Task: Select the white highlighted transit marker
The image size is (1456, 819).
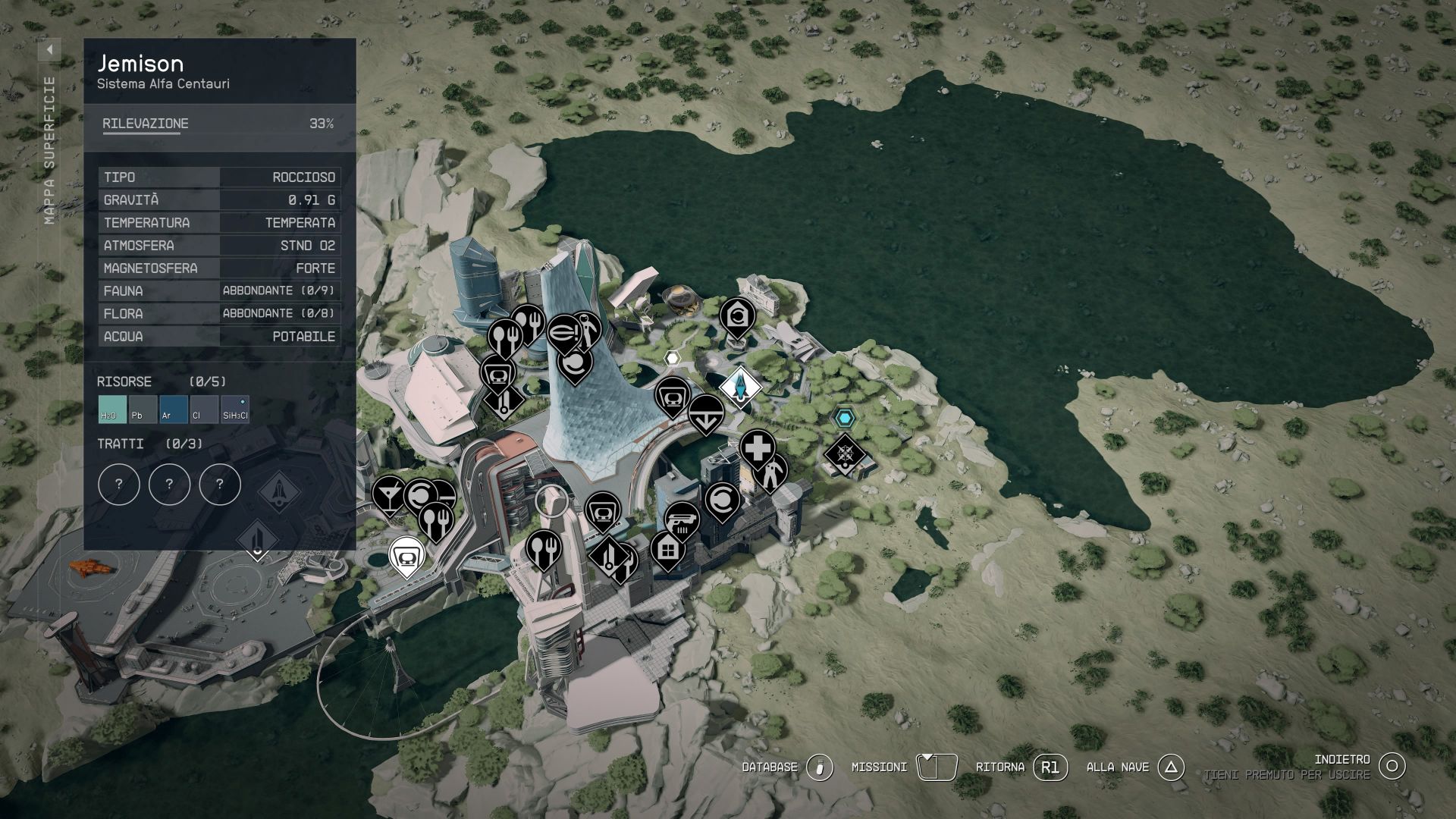Action: [x=406, y=554]
